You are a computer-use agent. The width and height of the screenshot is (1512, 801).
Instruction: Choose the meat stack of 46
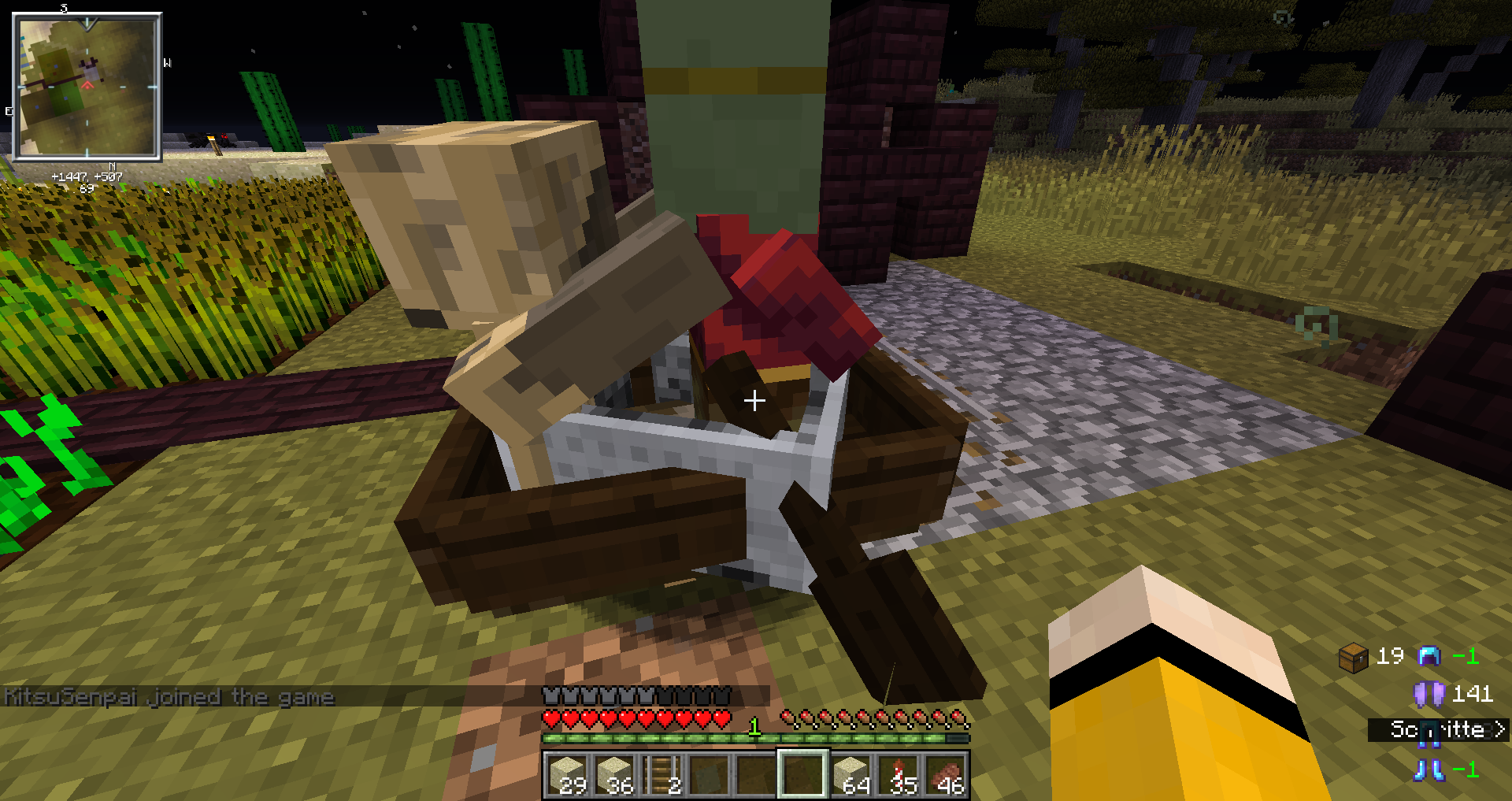946,773
